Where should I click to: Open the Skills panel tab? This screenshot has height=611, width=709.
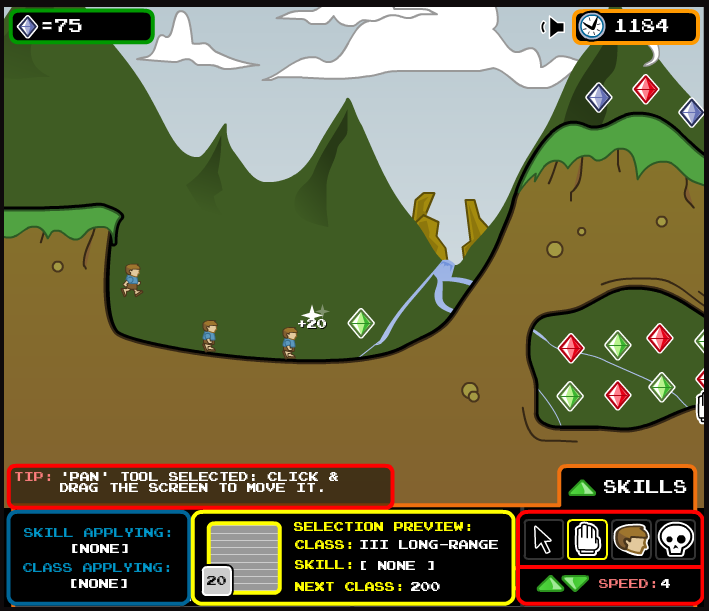(x=628, y=487)
